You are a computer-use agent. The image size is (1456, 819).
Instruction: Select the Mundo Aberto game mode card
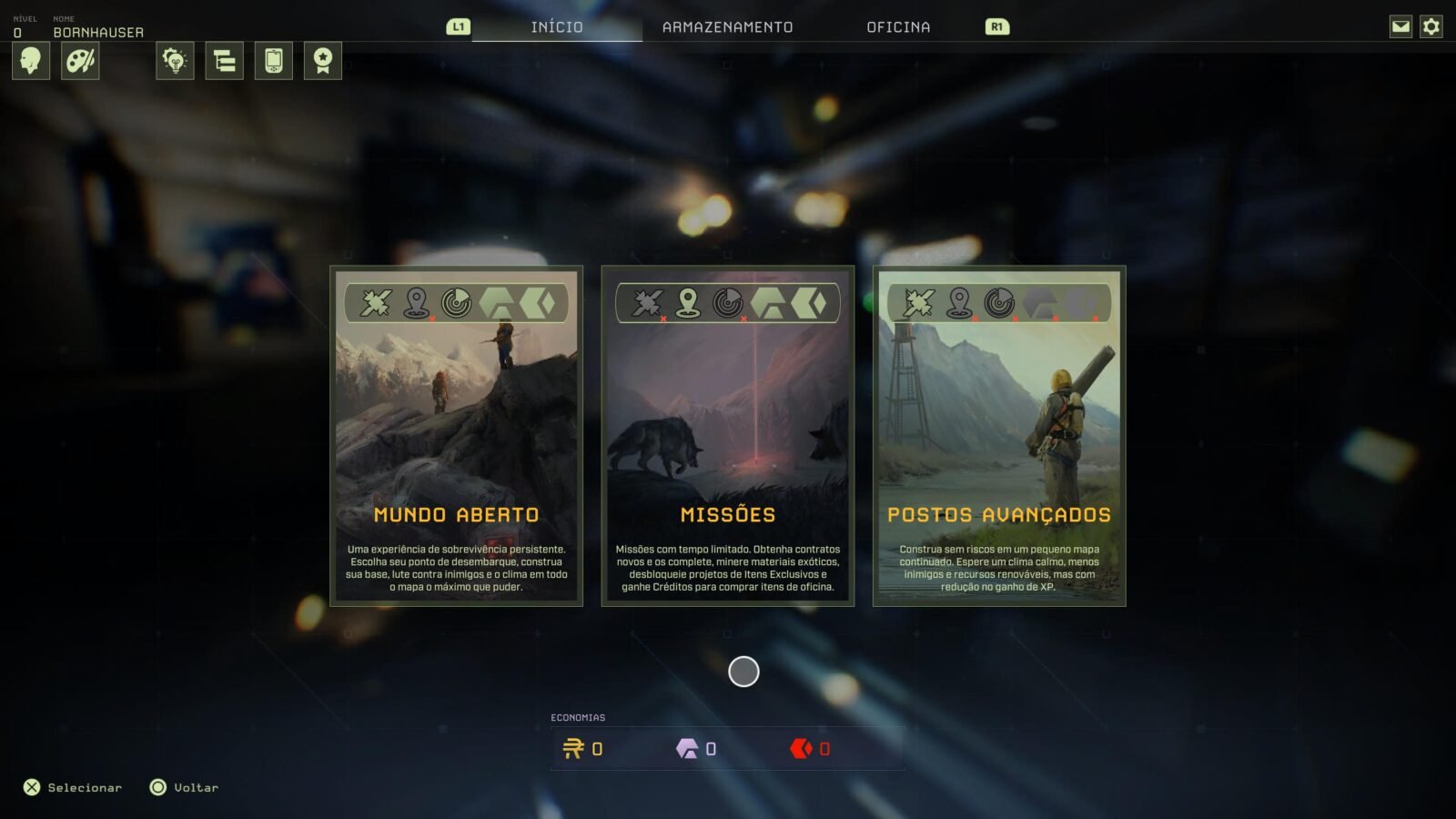click(456, 436)
